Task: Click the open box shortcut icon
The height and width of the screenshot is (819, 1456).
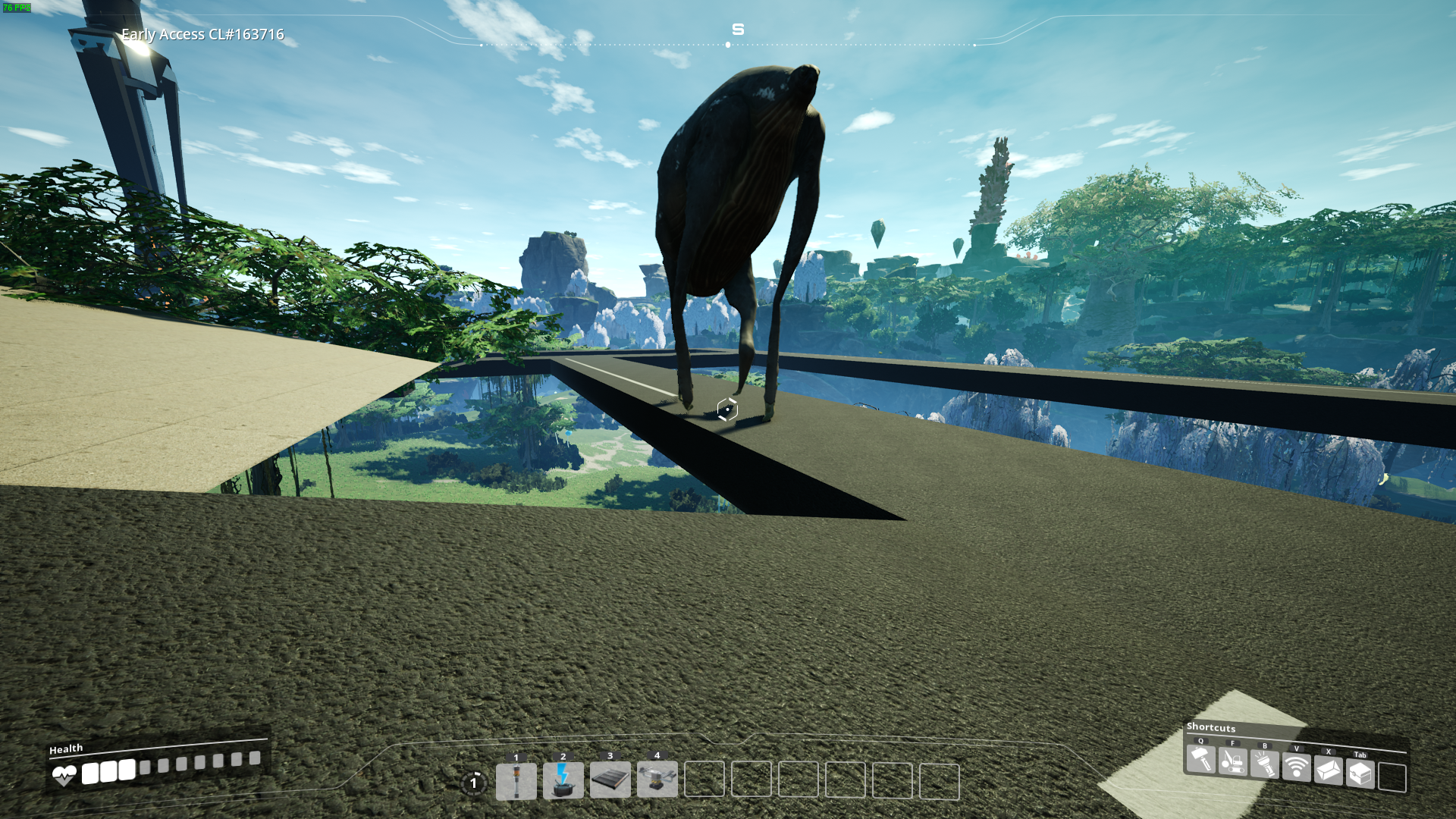Action: point(1328,770)
